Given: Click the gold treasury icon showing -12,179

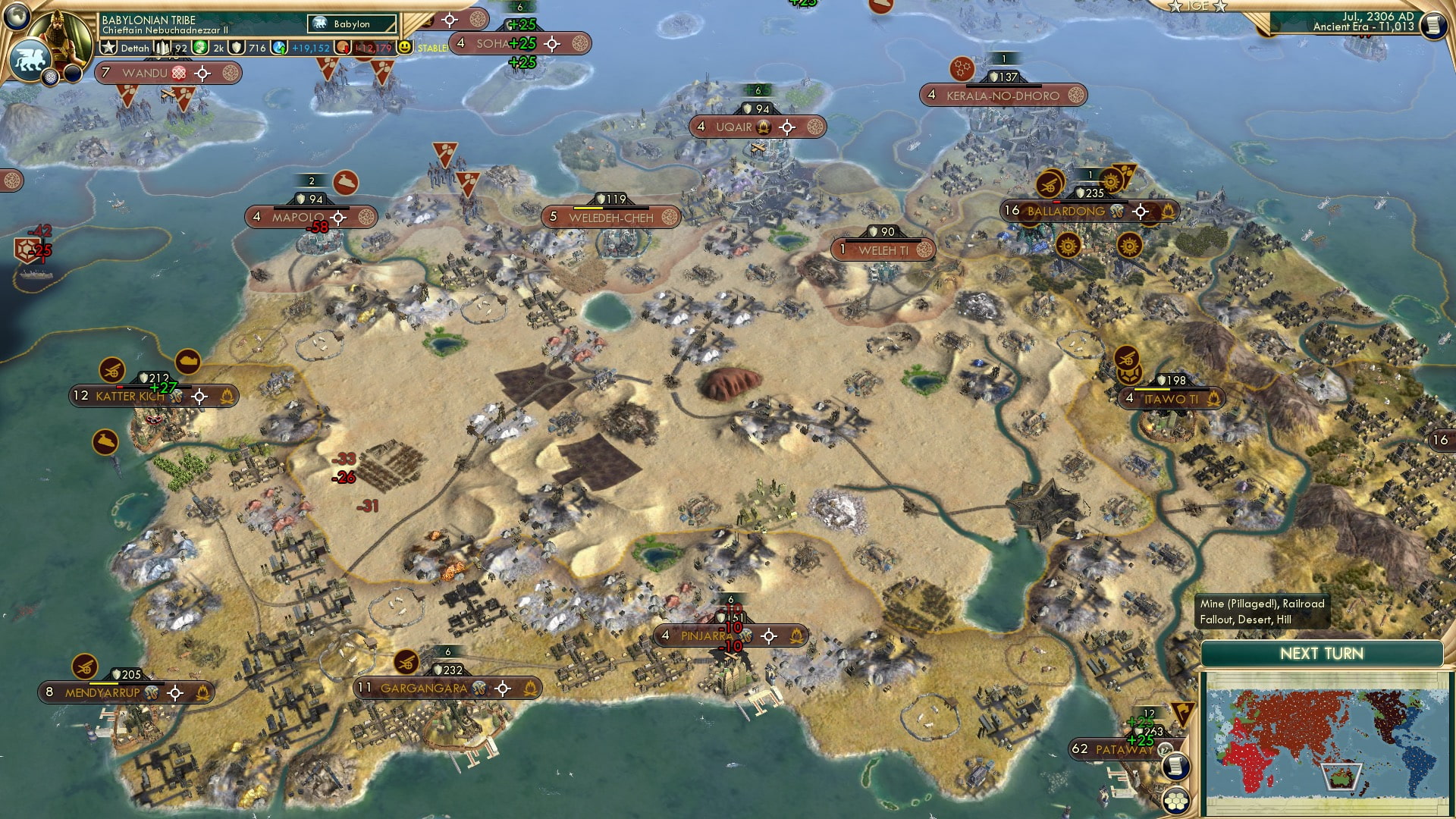Looking at the screenshot, I should (343, 47).
